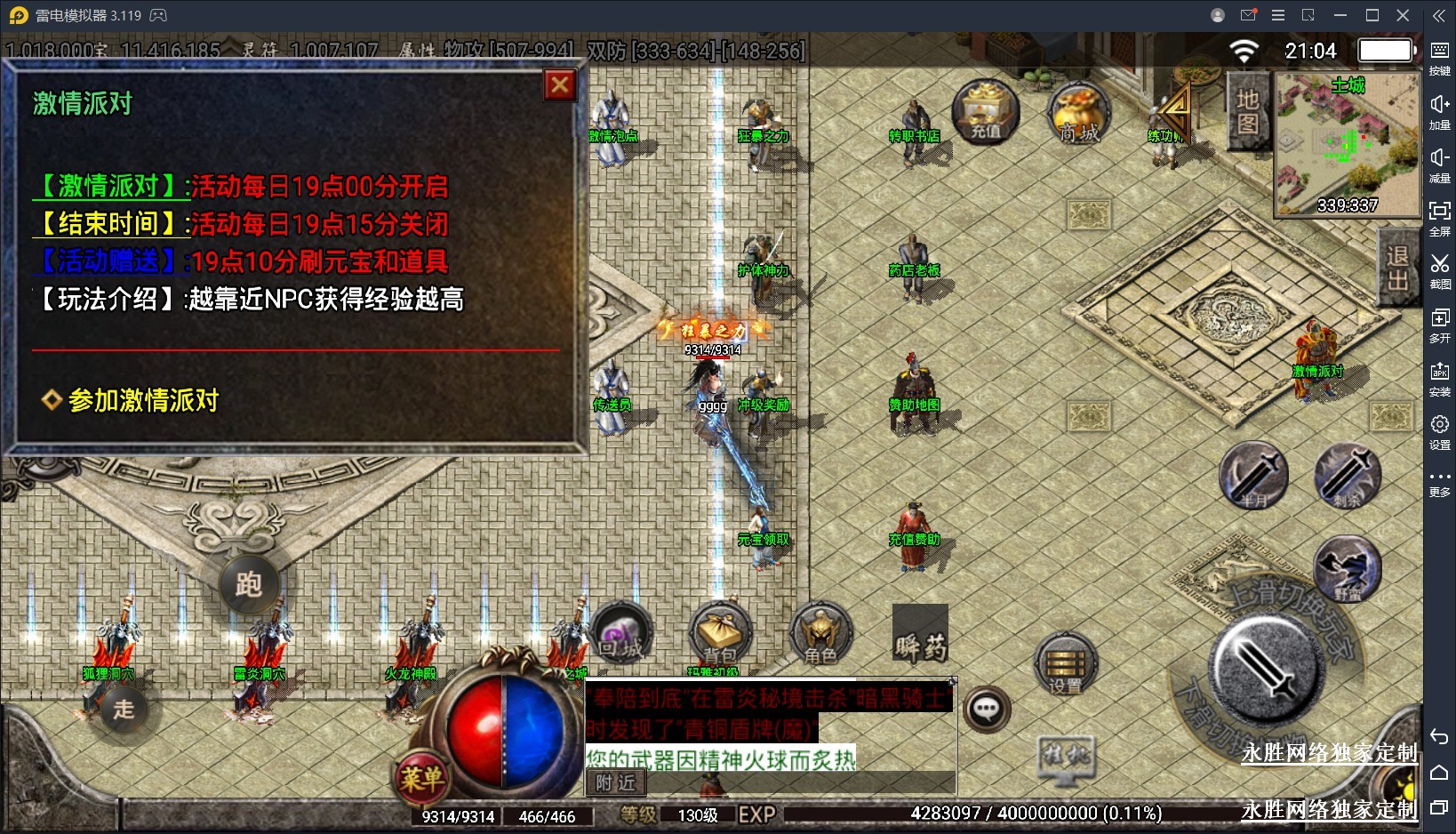The image size is (1456, 834).
Task: Tap the 退出 exit button
Action: (x=1397, y=268)
